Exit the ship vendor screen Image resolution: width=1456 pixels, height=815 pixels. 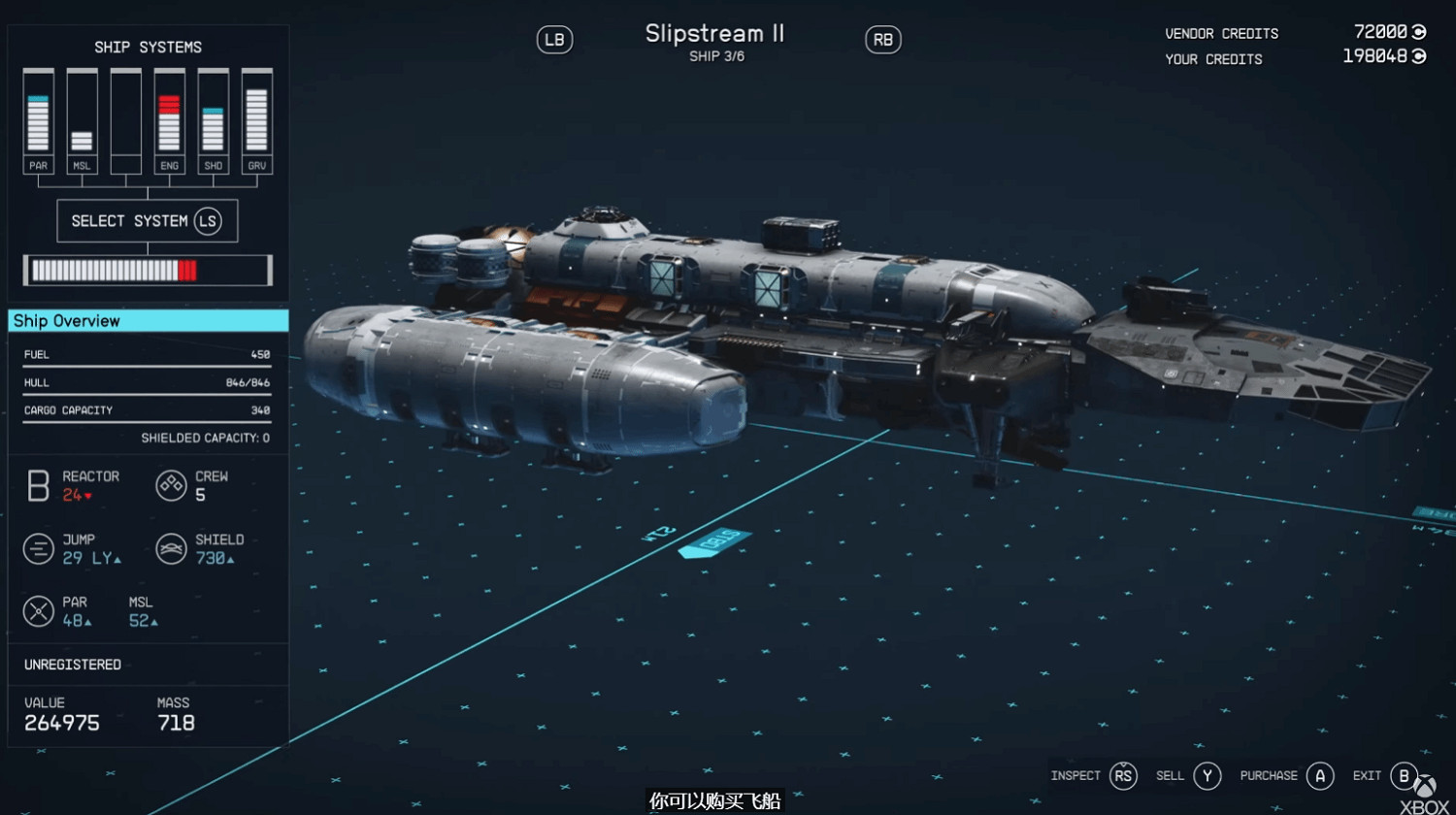pos(1404,775)
